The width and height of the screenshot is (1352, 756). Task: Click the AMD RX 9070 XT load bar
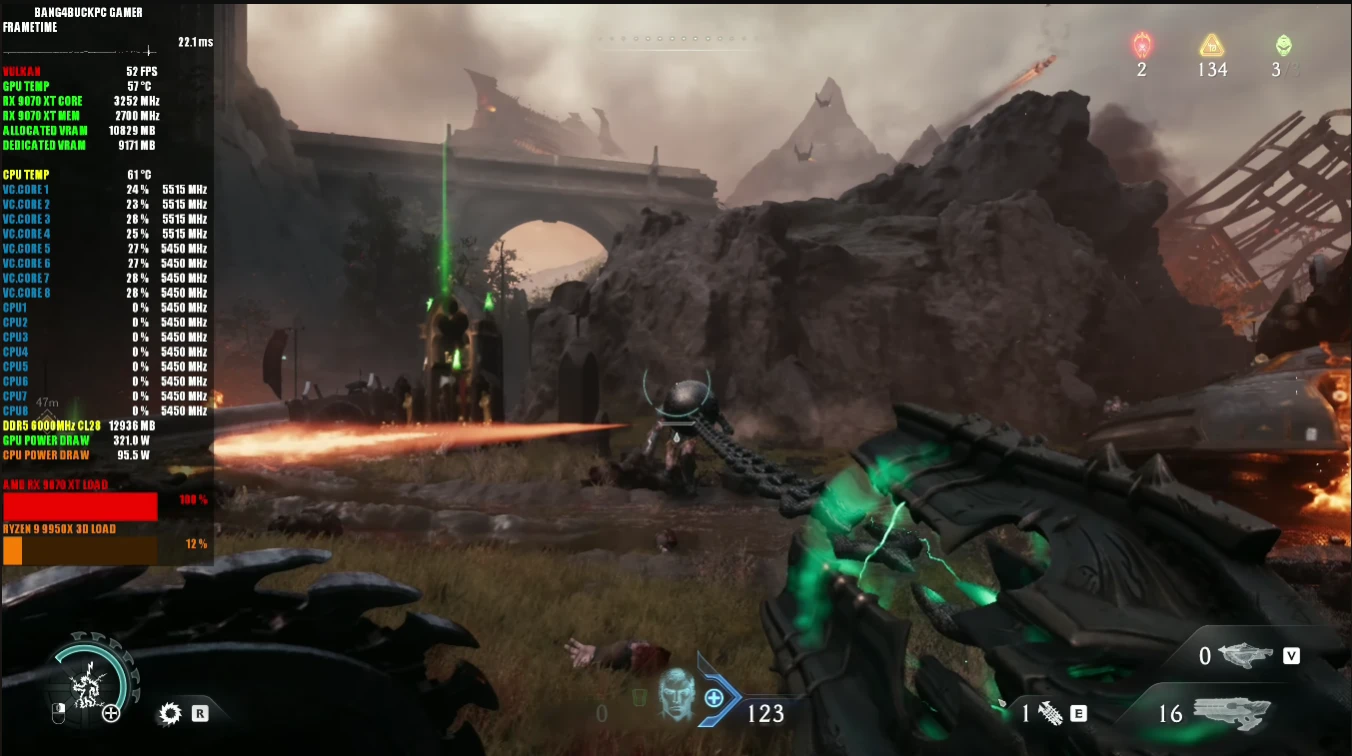pyautogui.click(x=80, y=506)
